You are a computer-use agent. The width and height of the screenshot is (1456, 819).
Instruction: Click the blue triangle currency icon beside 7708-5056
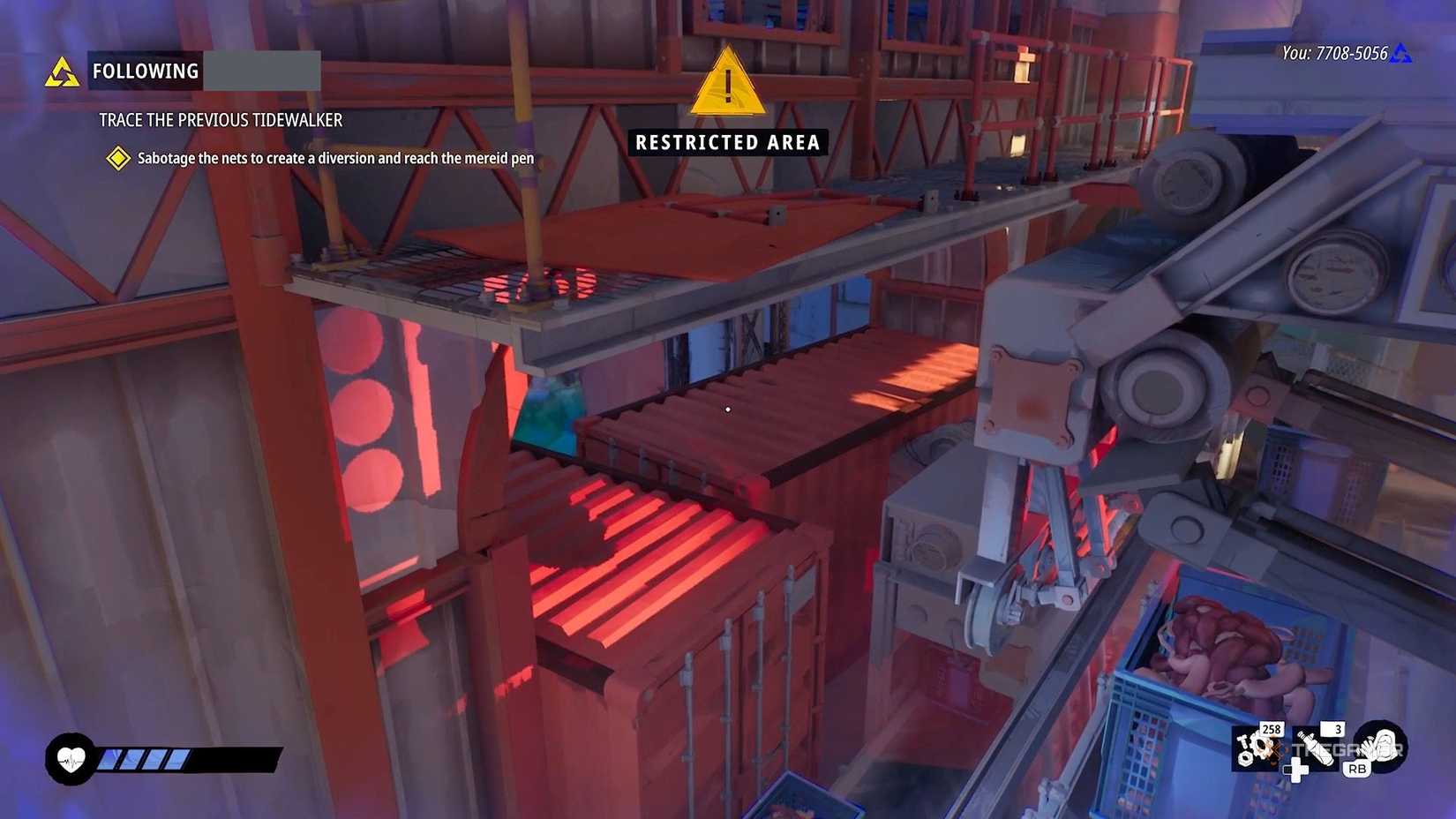pyautogui.click(x=1401, y=54)
